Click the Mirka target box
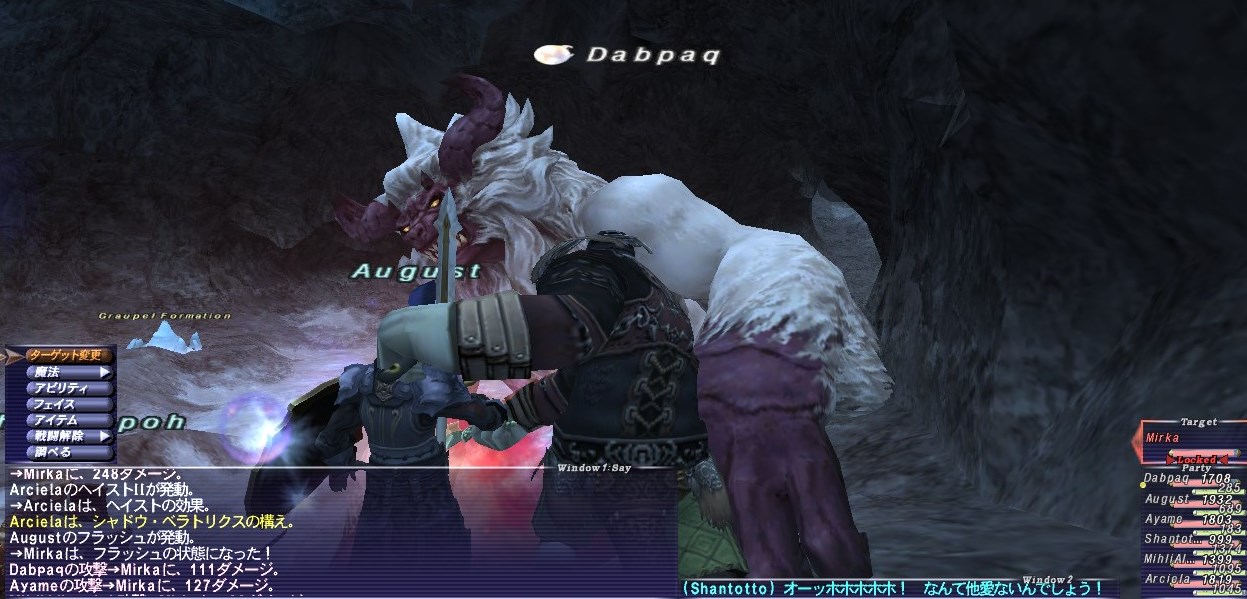 click(x=1192, y=438)
